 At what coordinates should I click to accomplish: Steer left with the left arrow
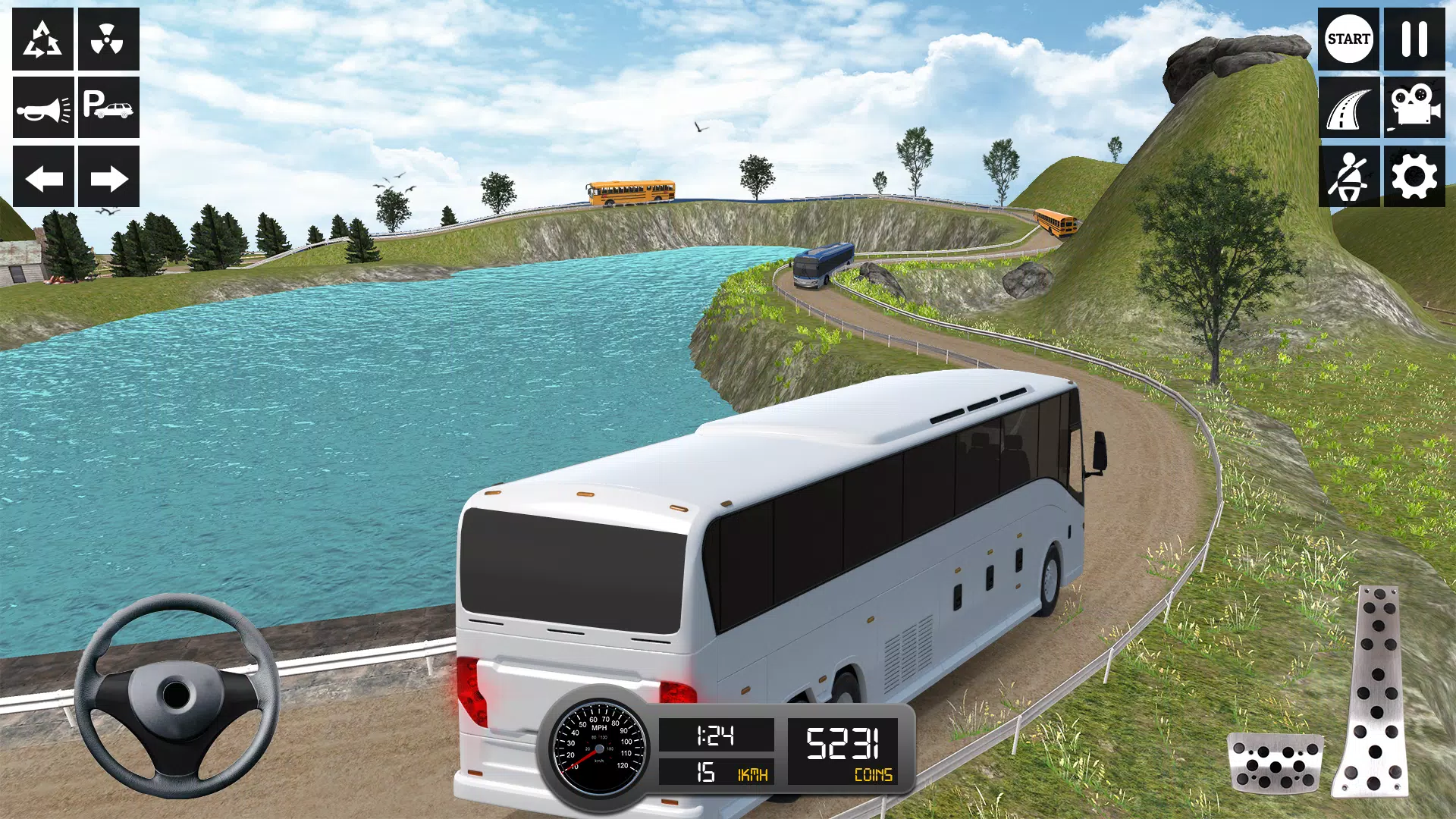coord(42,178)
